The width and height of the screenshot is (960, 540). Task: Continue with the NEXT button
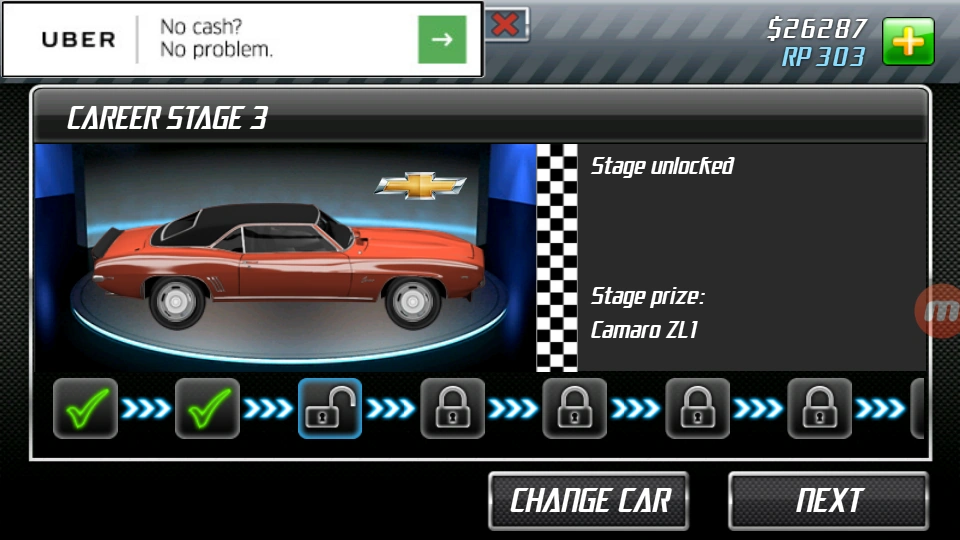point(828,500)
